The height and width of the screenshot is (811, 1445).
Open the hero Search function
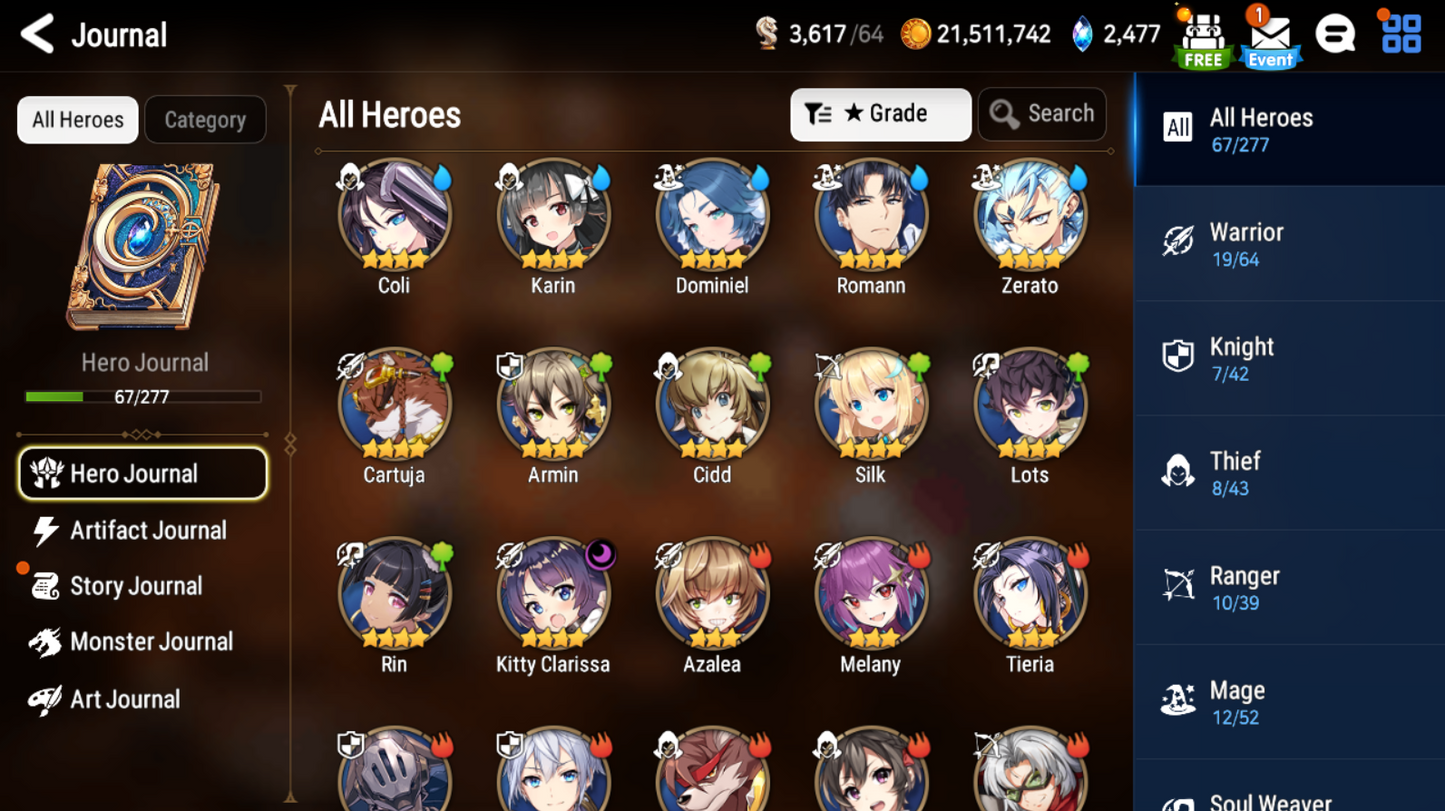click(1042, 114)
